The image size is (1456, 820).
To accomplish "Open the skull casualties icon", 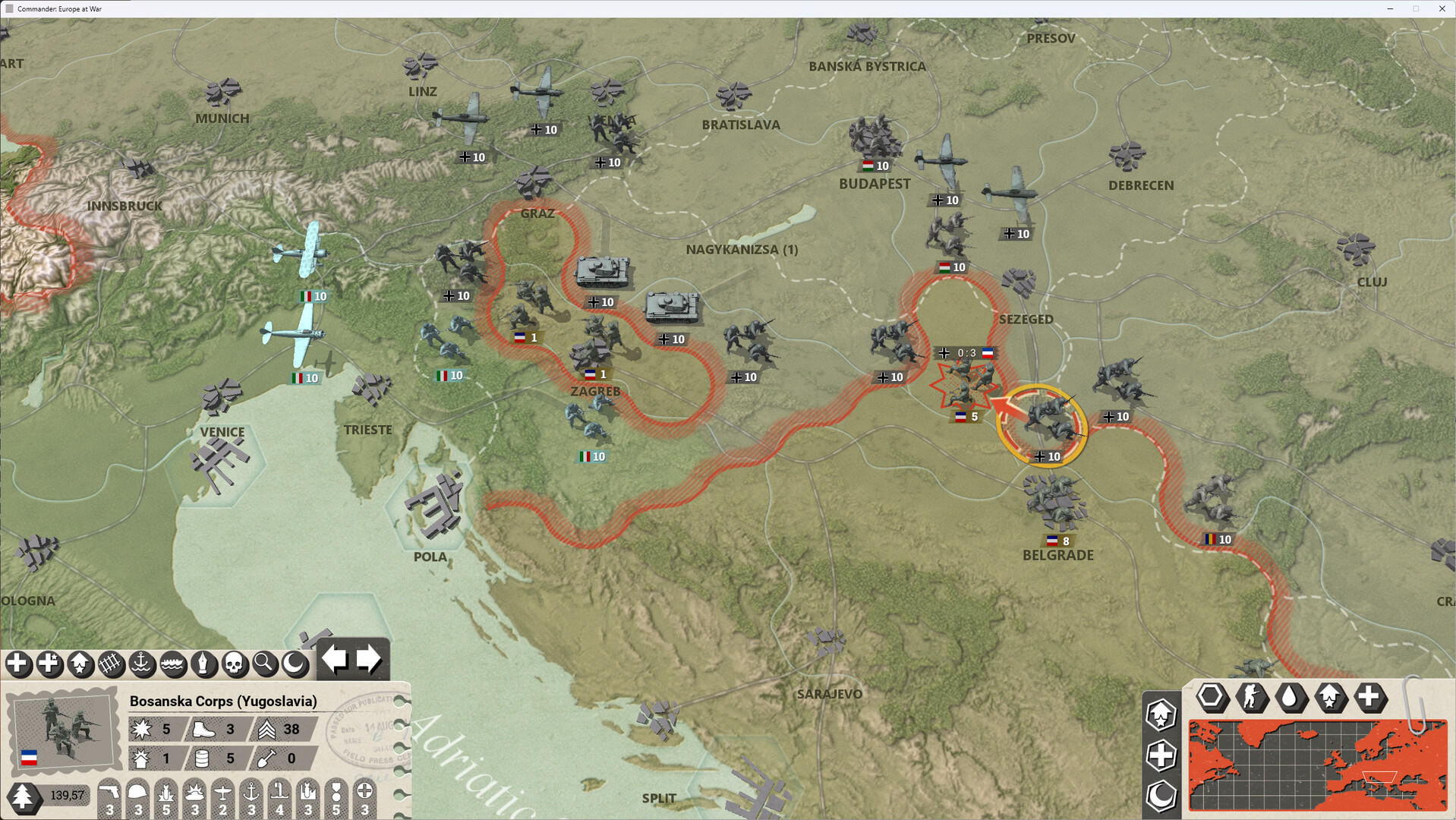I will [234, 664].
